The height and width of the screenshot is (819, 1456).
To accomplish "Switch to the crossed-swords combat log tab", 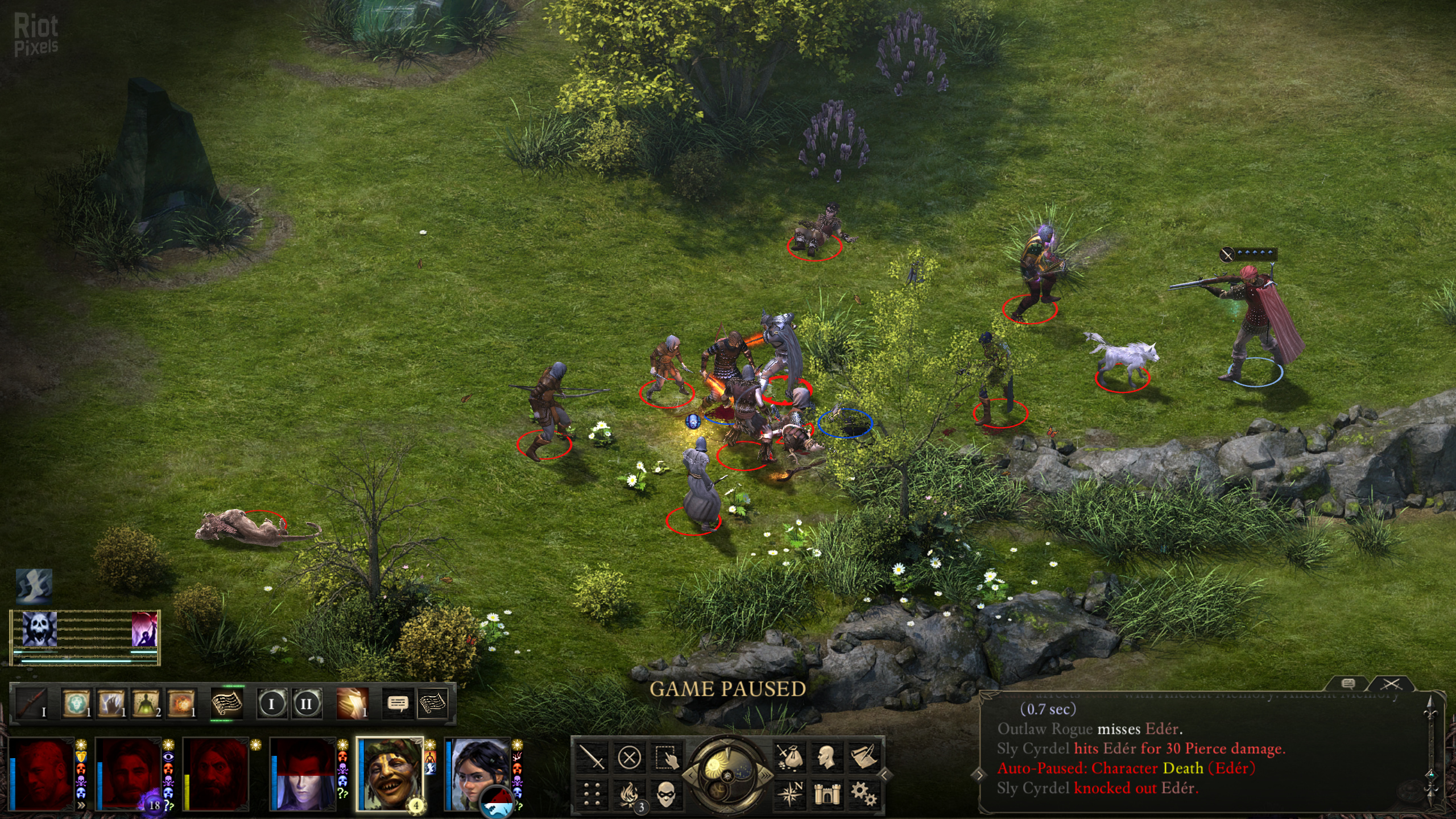I will (1391, 684).
